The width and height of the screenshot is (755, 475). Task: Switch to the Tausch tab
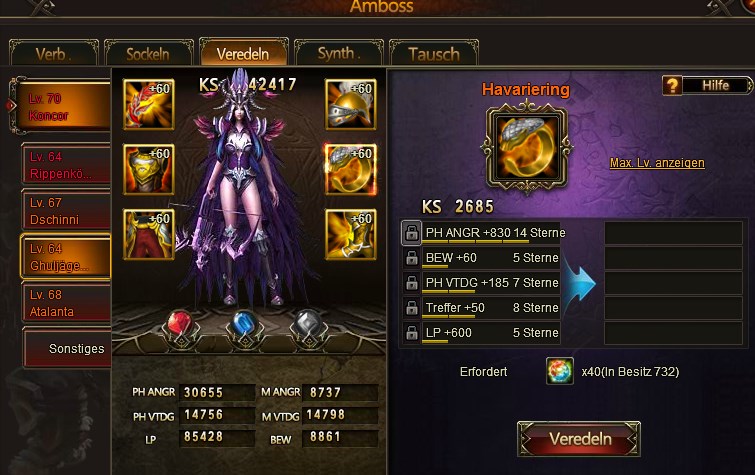(433, 54)
